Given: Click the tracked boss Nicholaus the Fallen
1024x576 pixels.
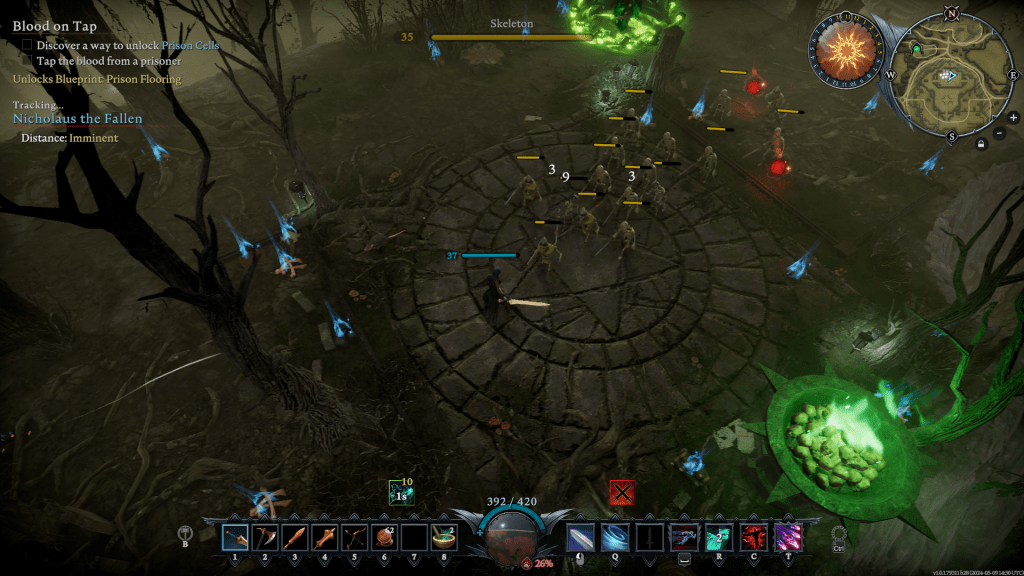Looking at the screenshot, I should (x=77, y=118).
